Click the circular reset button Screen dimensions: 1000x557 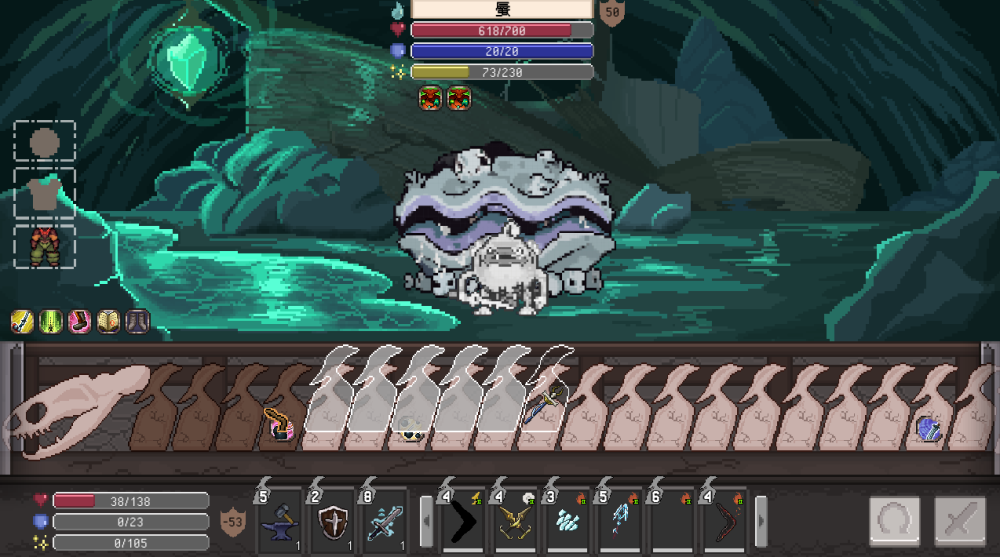click(x=894, y=522)
